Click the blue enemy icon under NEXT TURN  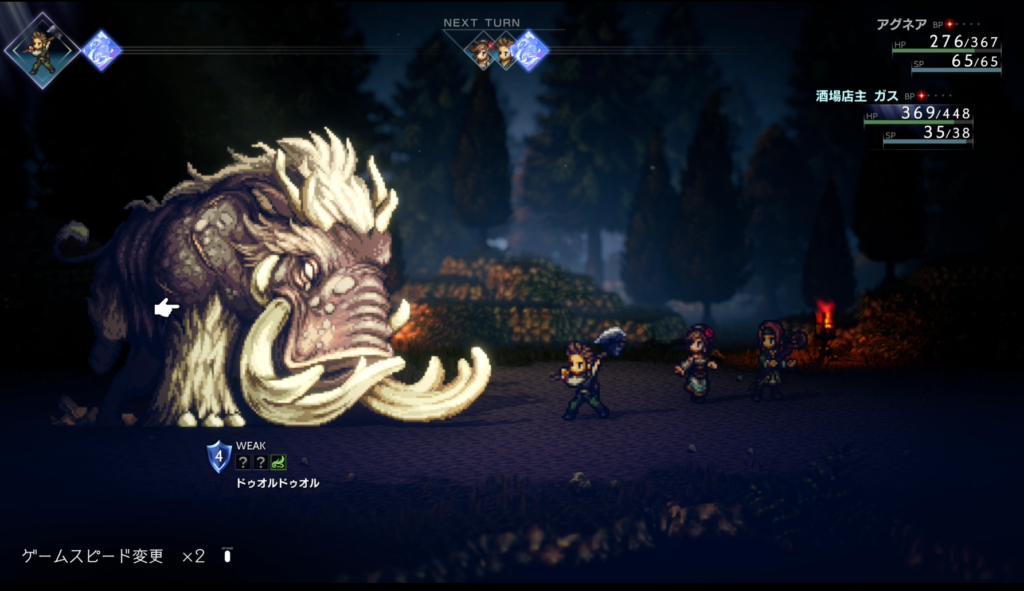(529, 50)
